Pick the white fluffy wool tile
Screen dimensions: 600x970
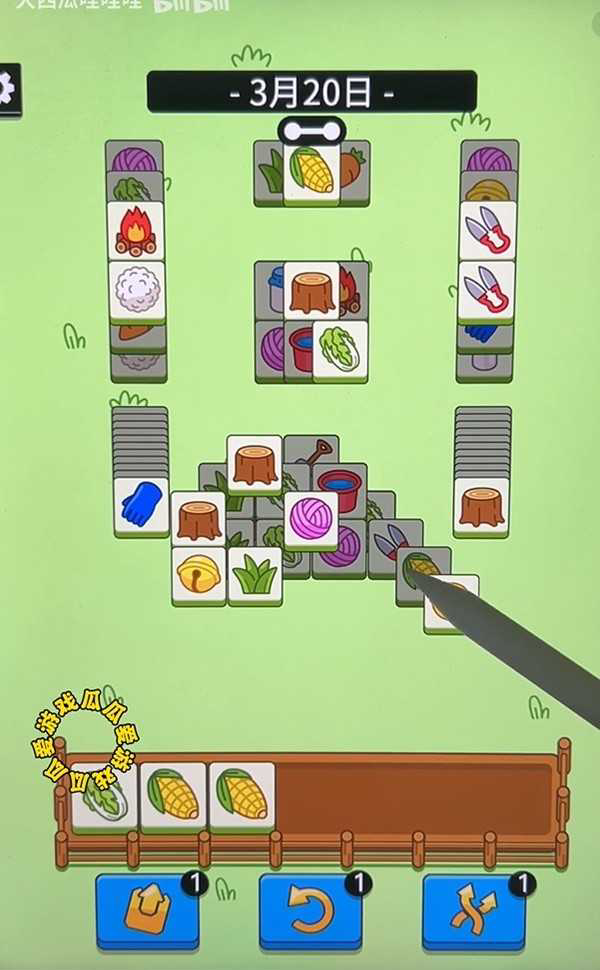pyautogui.click(x=136, y=291)
